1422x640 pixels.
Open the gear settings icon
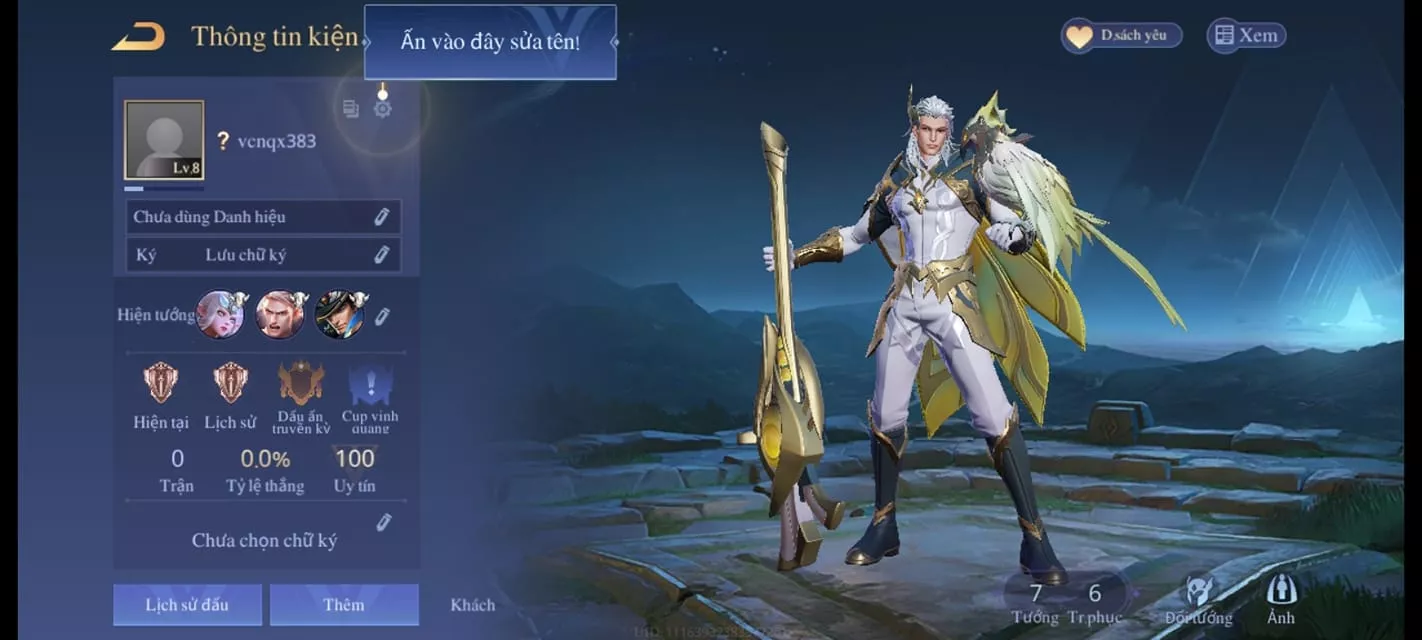point(382,108)
